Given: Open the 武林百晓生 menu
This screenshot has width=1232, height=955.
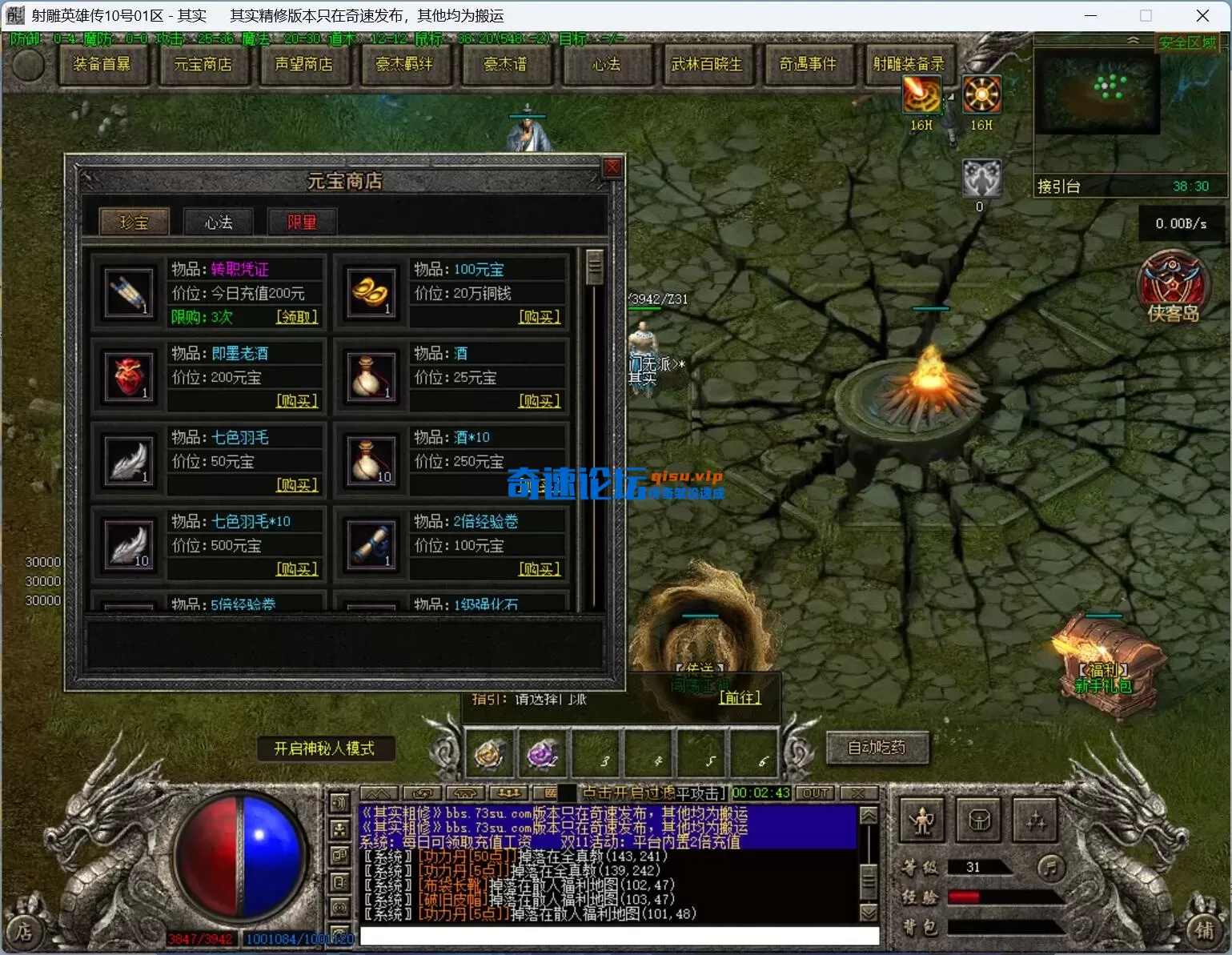Looking at the screenshot, I should pyautogui.click(x=707, y=64).
